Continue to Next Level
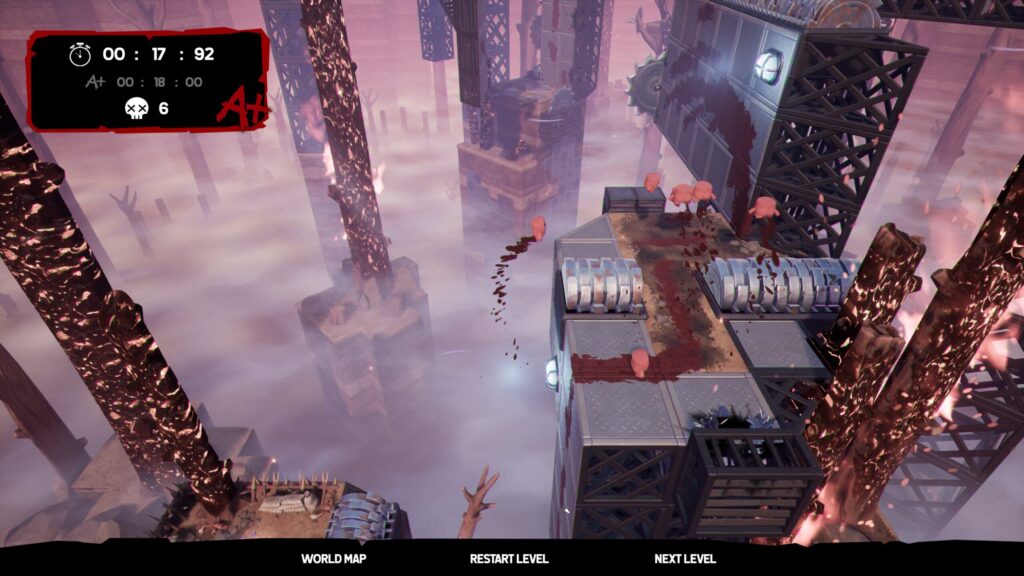 coord(685,559)
